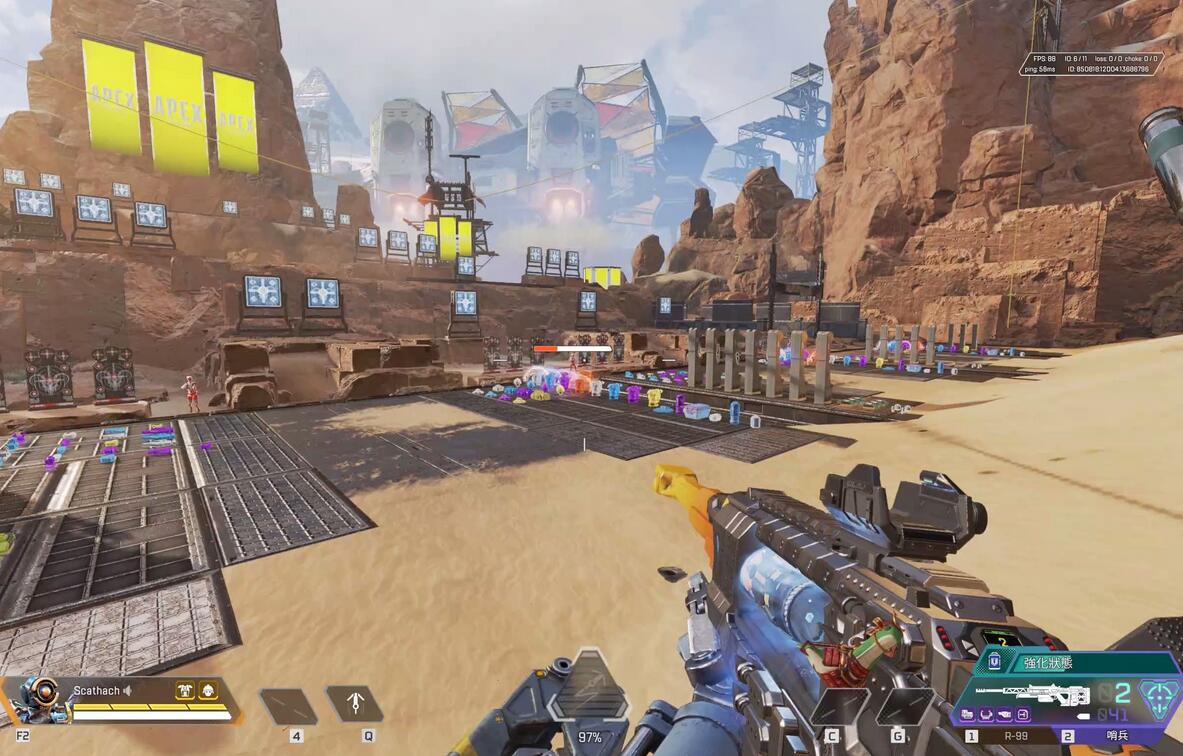Select the body armor icon beside Scathach
This screenshot has width=1183, height=756.
tap(185, 690)
